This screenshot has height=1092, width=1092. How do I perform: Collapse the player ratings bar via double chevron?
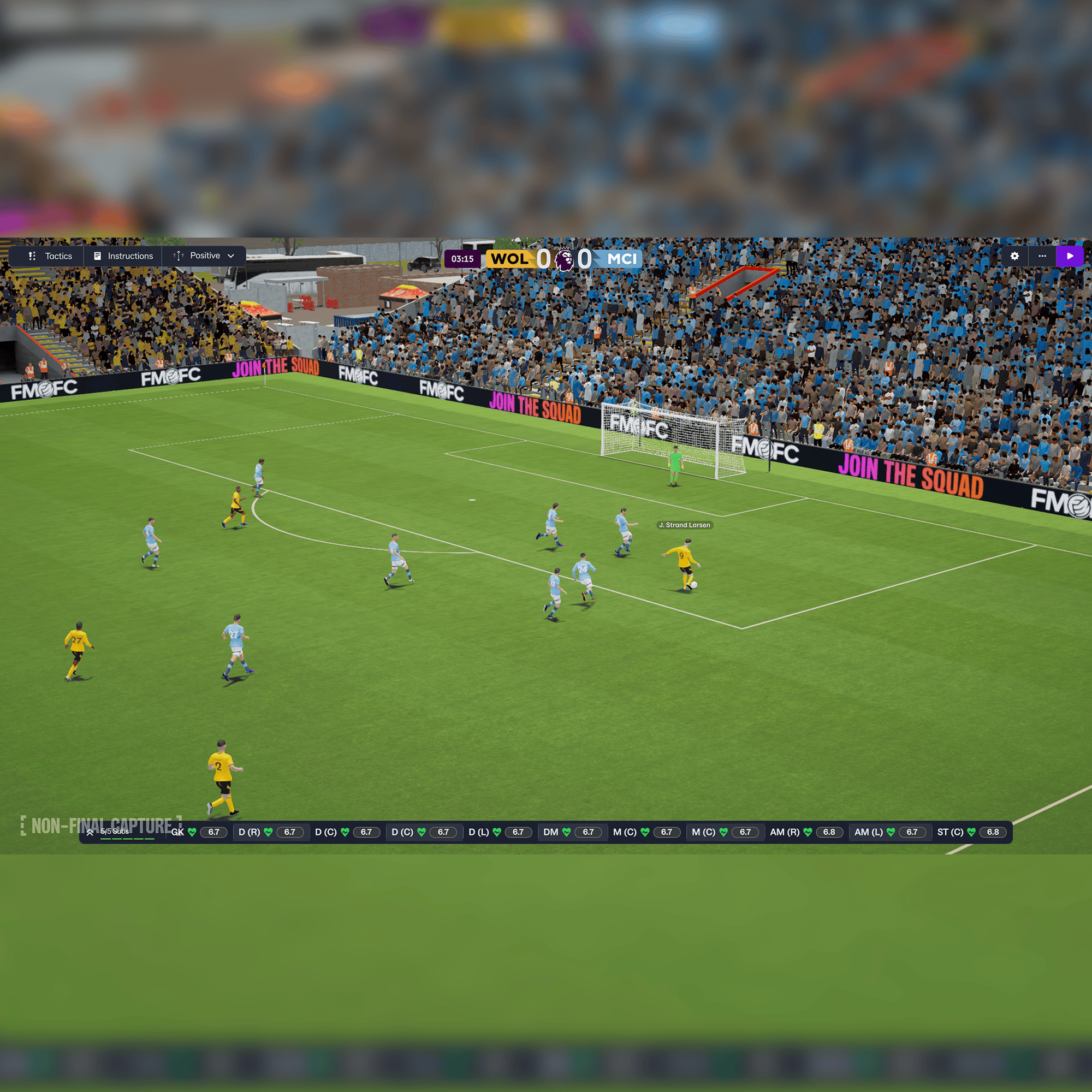tap(91, 832)
